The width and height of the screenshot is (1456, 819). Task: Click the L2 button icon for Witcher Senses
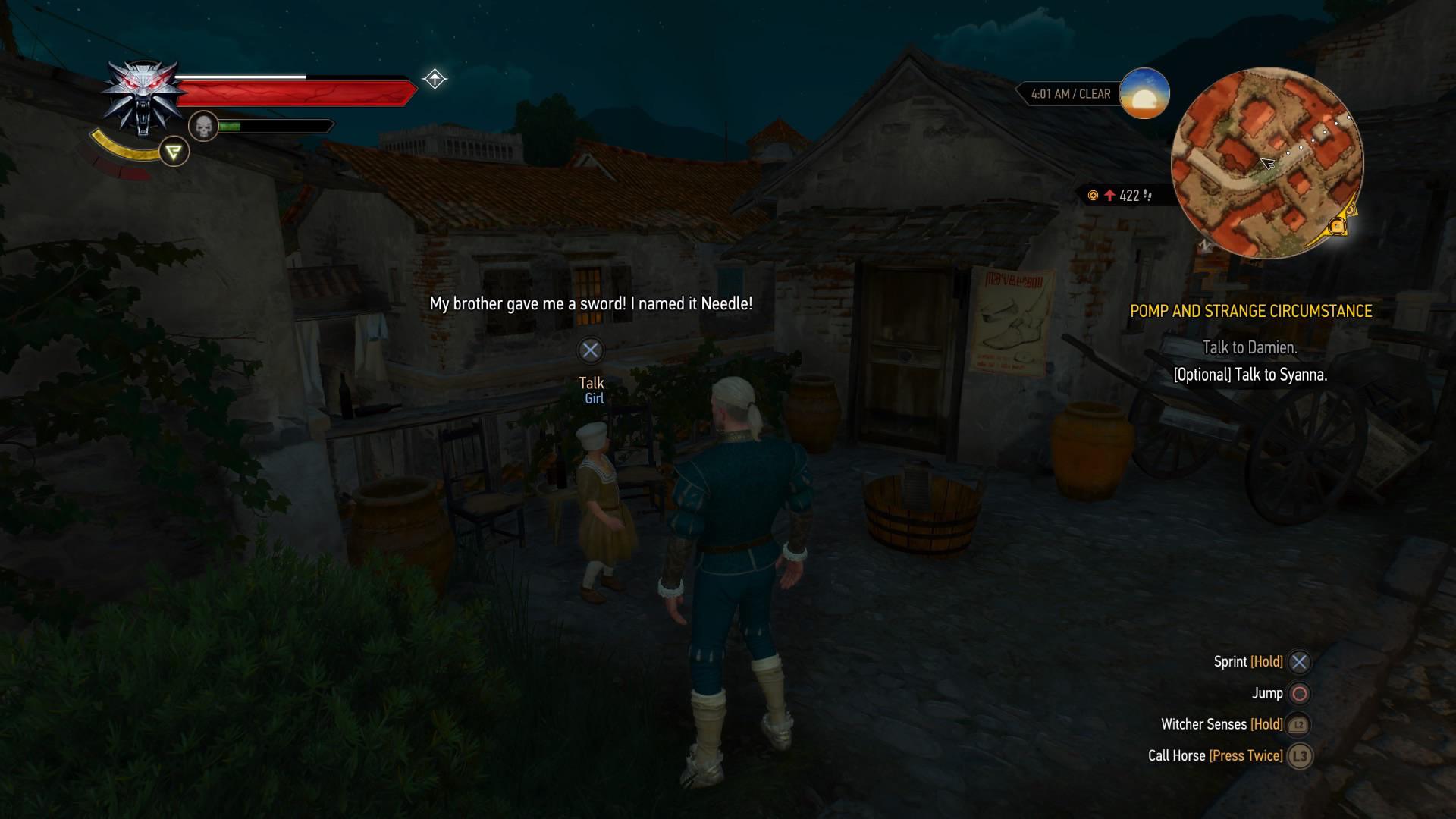point(1298,724)
